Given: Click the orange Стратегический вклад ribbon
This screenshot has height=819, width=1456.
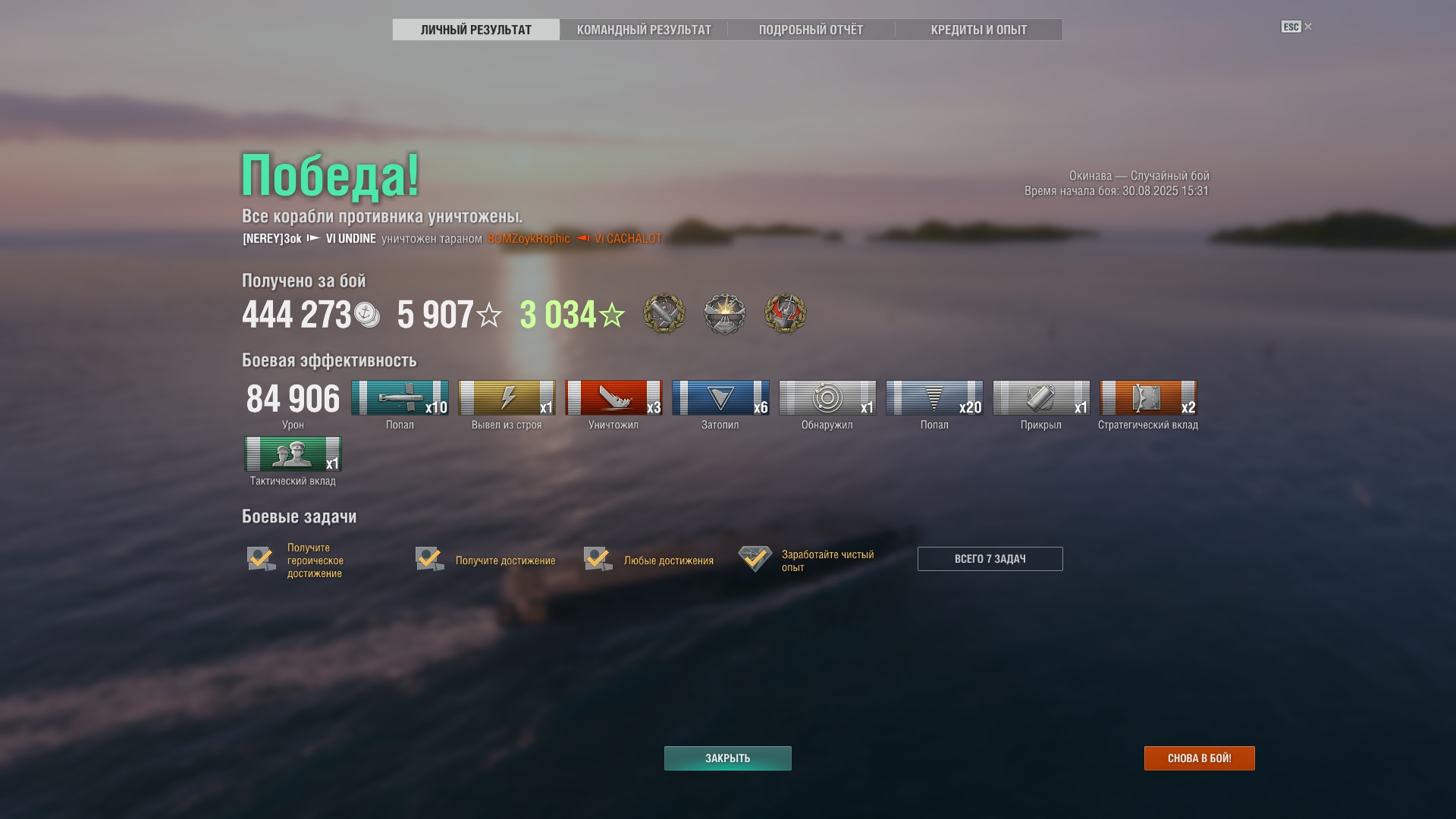Looking at the screenshot, I should [1148, 398].
